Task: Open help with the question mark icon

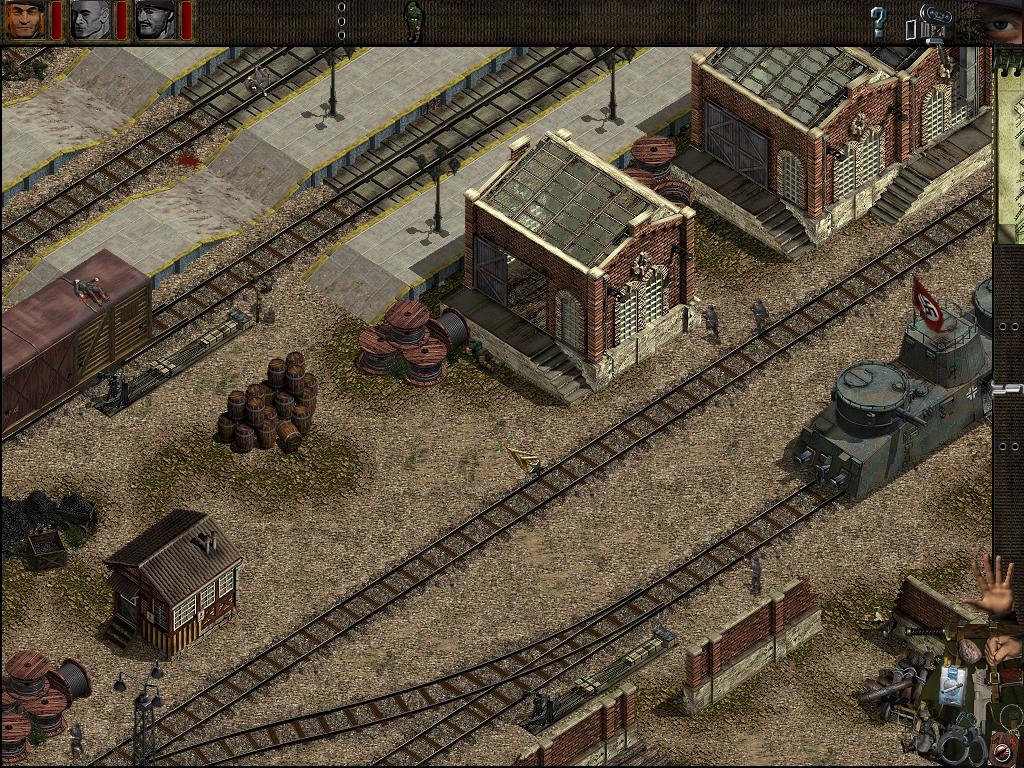Action: [878, 22]
